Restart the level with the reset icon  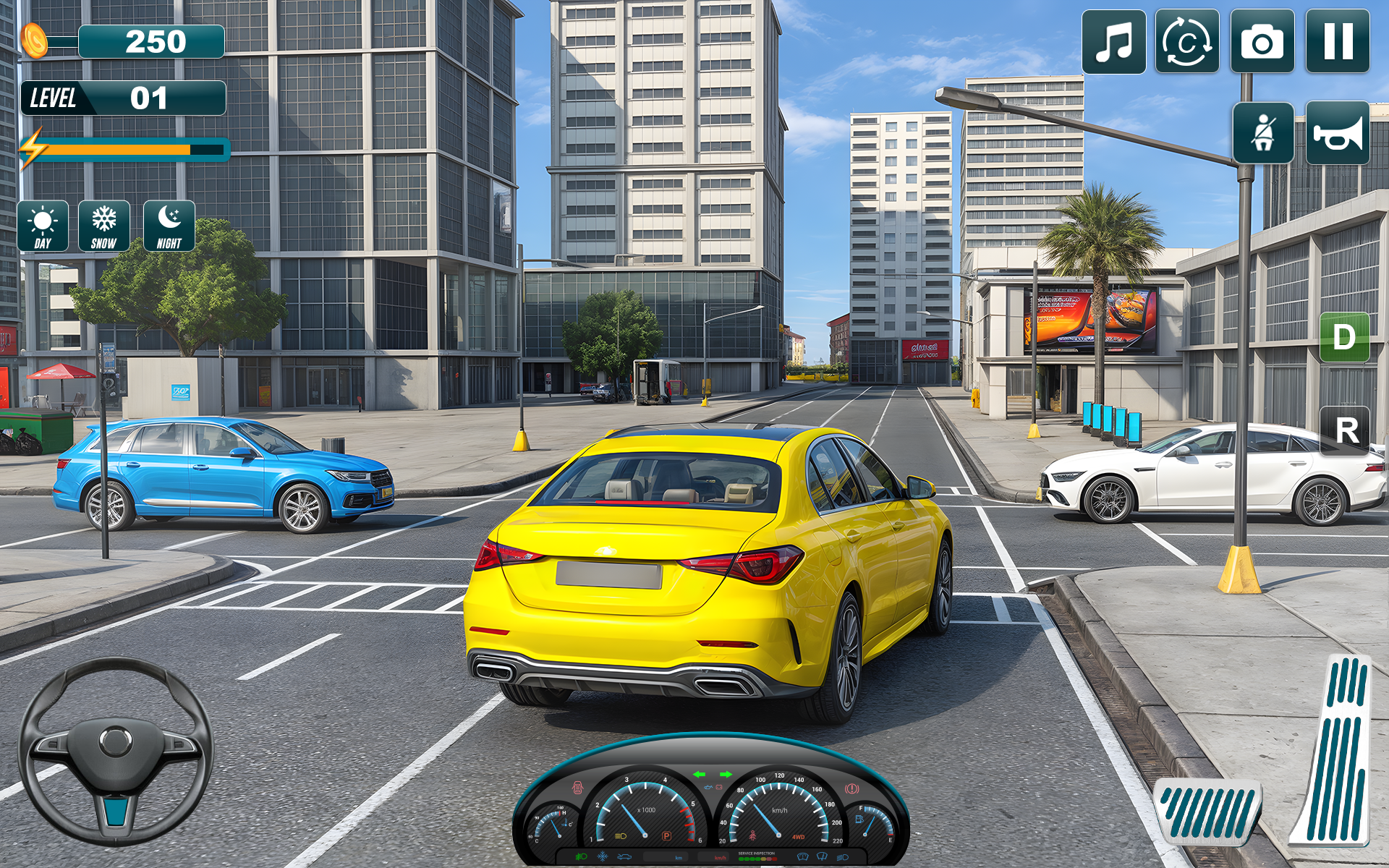(x=1190, y=43)
